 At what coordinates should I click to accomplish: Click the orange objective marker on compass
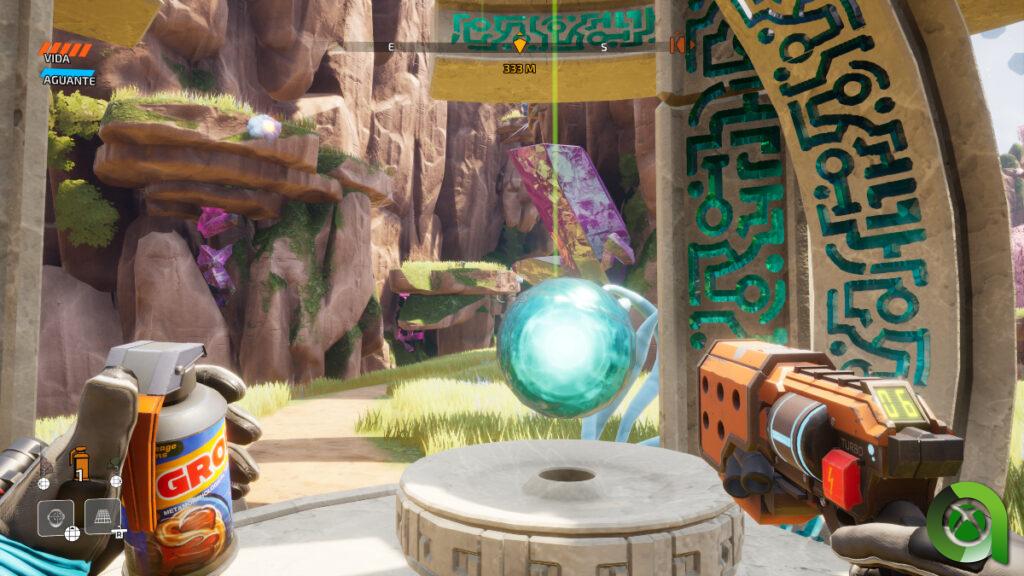tap(519, 46)
